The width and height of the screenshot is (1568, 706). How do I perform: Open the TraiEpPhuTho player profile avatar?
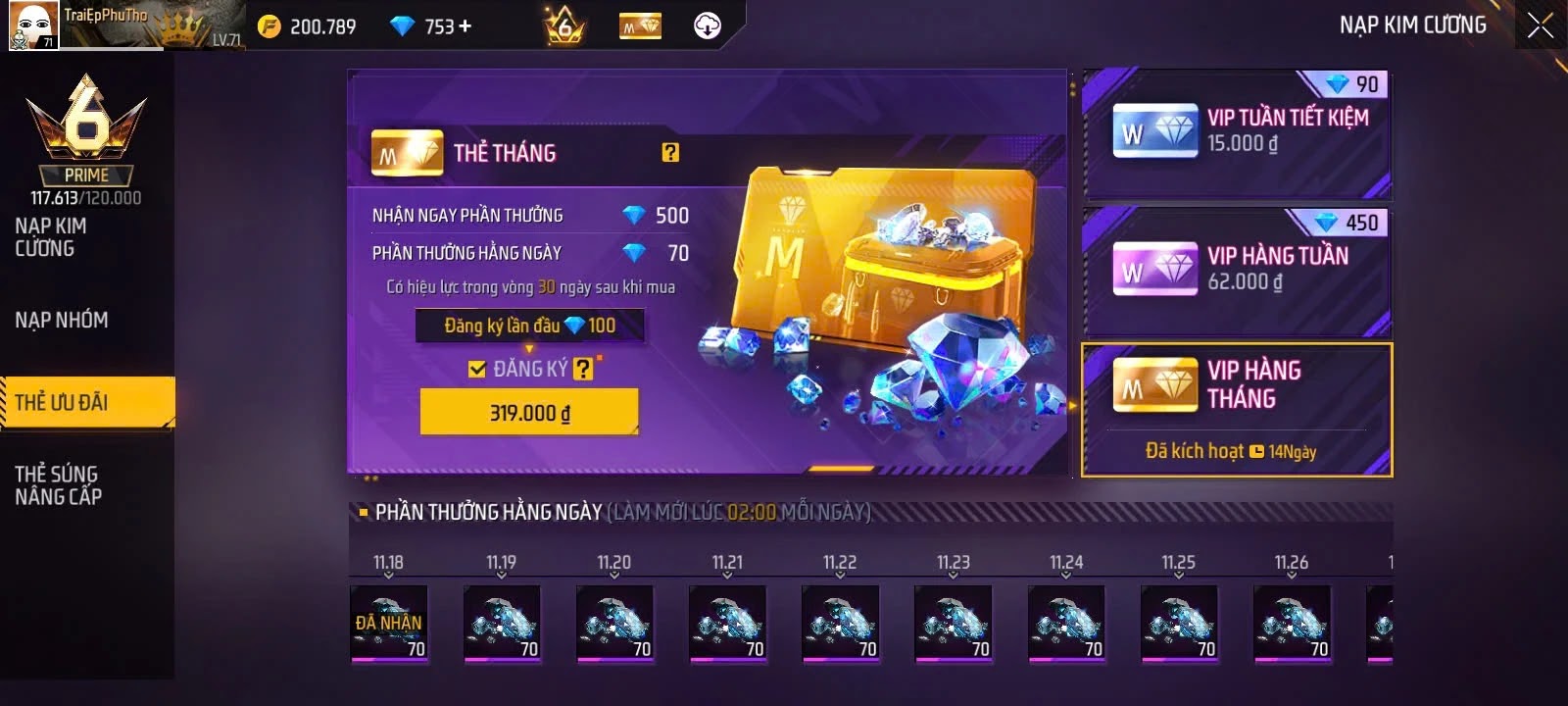pos(33,25)
